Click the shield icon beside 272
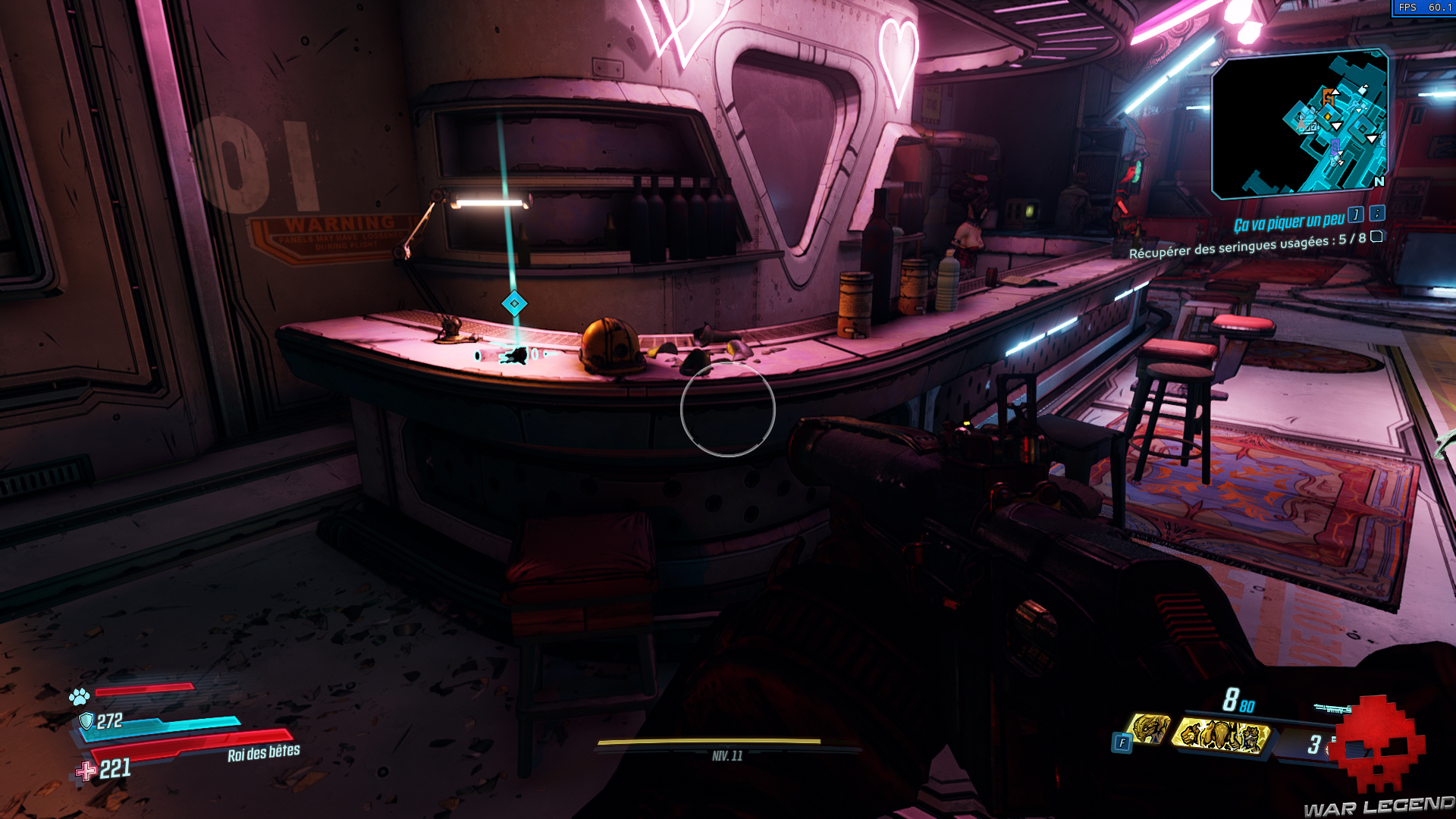 [x=86, y=720]
